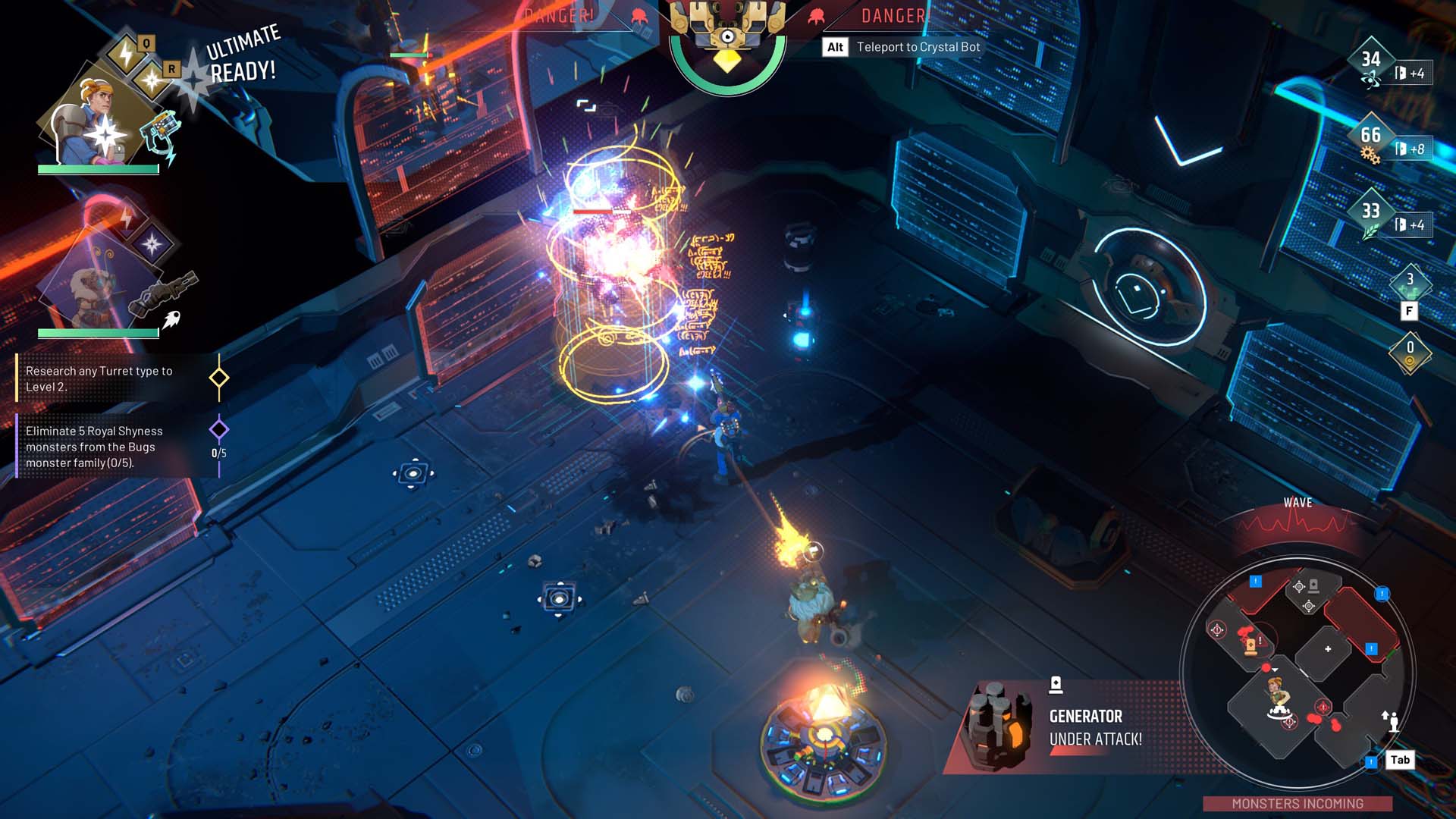Open the industry resource counter showing 66

click(x=1371, y=136)
